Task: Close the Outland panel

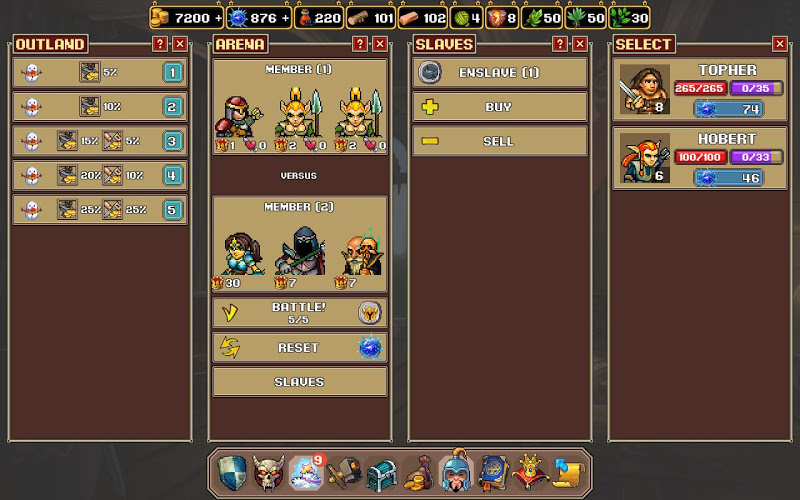Action: 180,44
